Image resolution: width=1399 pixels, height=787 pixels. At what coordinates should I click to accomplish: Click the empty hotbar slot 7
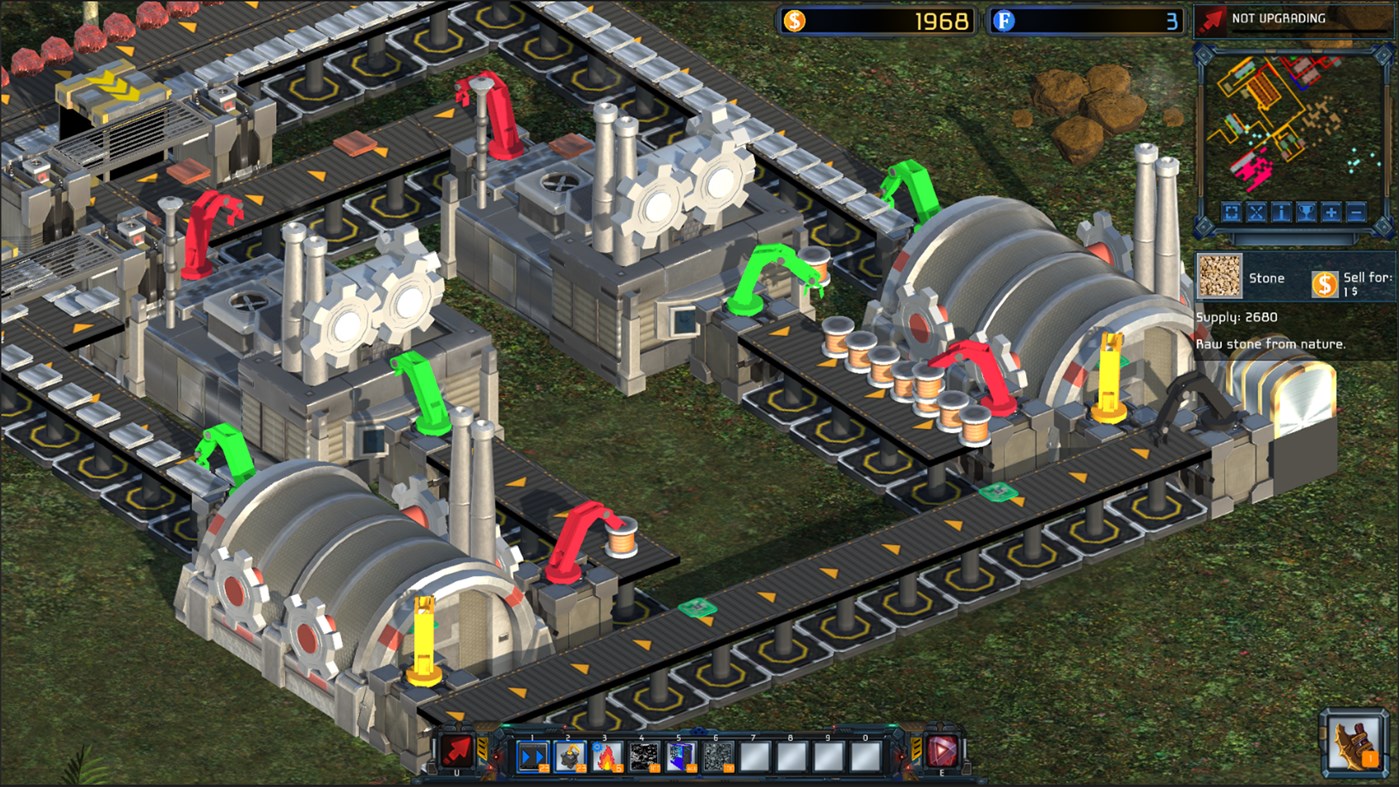coord(753,757)
